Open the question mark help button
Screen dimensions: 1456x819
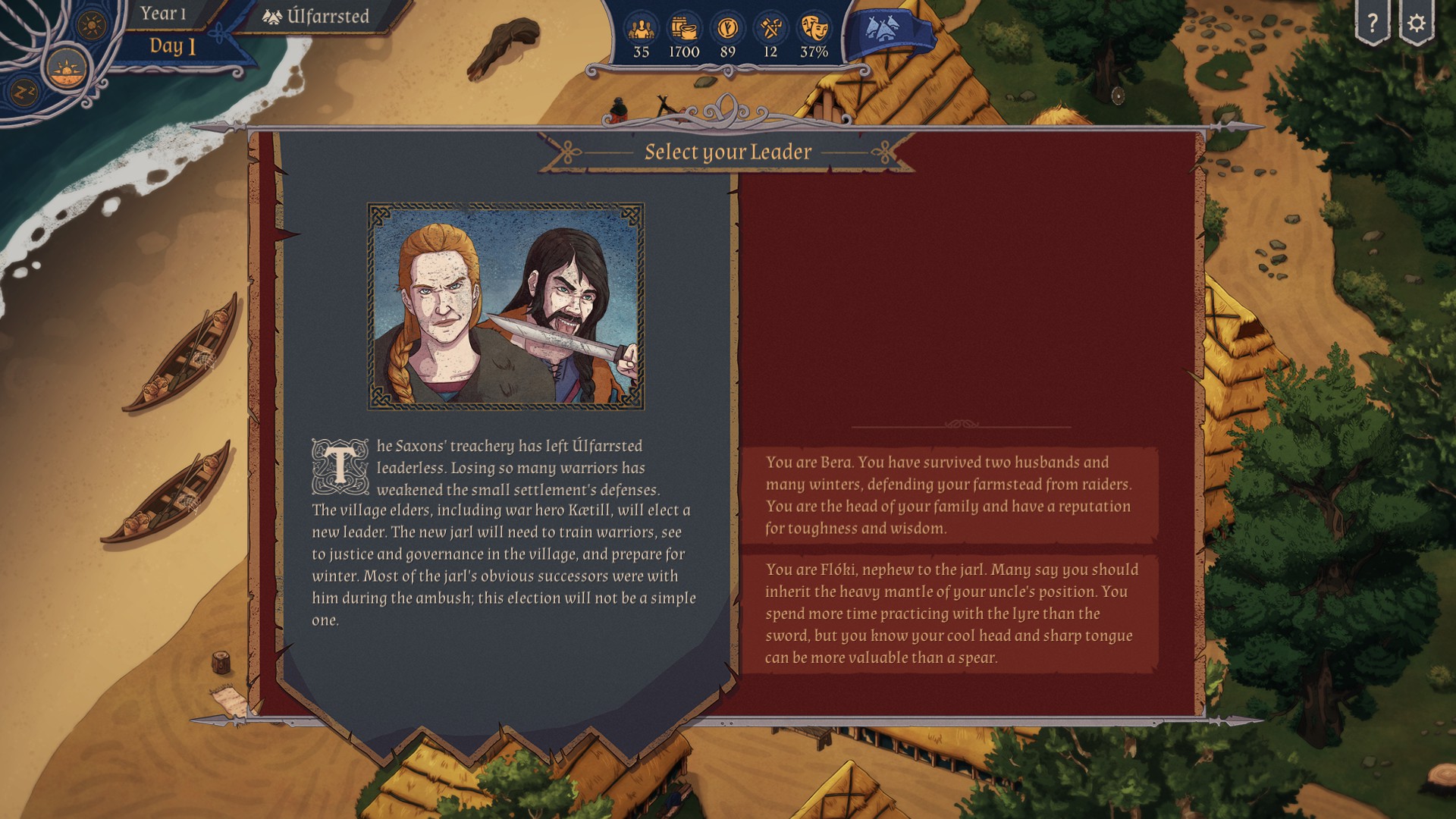point(1372,24)
